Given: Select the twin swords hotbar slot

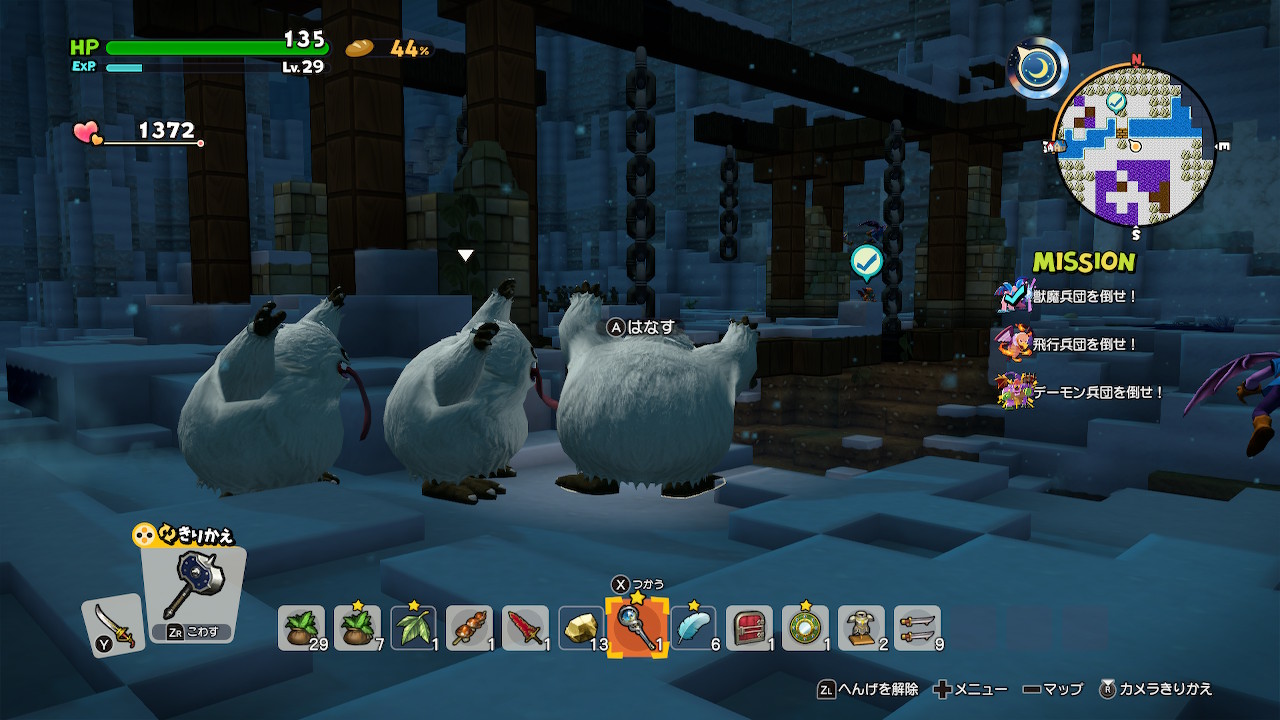Looking at the screenshot, I should pyautogui.click(x=918, y=629).
